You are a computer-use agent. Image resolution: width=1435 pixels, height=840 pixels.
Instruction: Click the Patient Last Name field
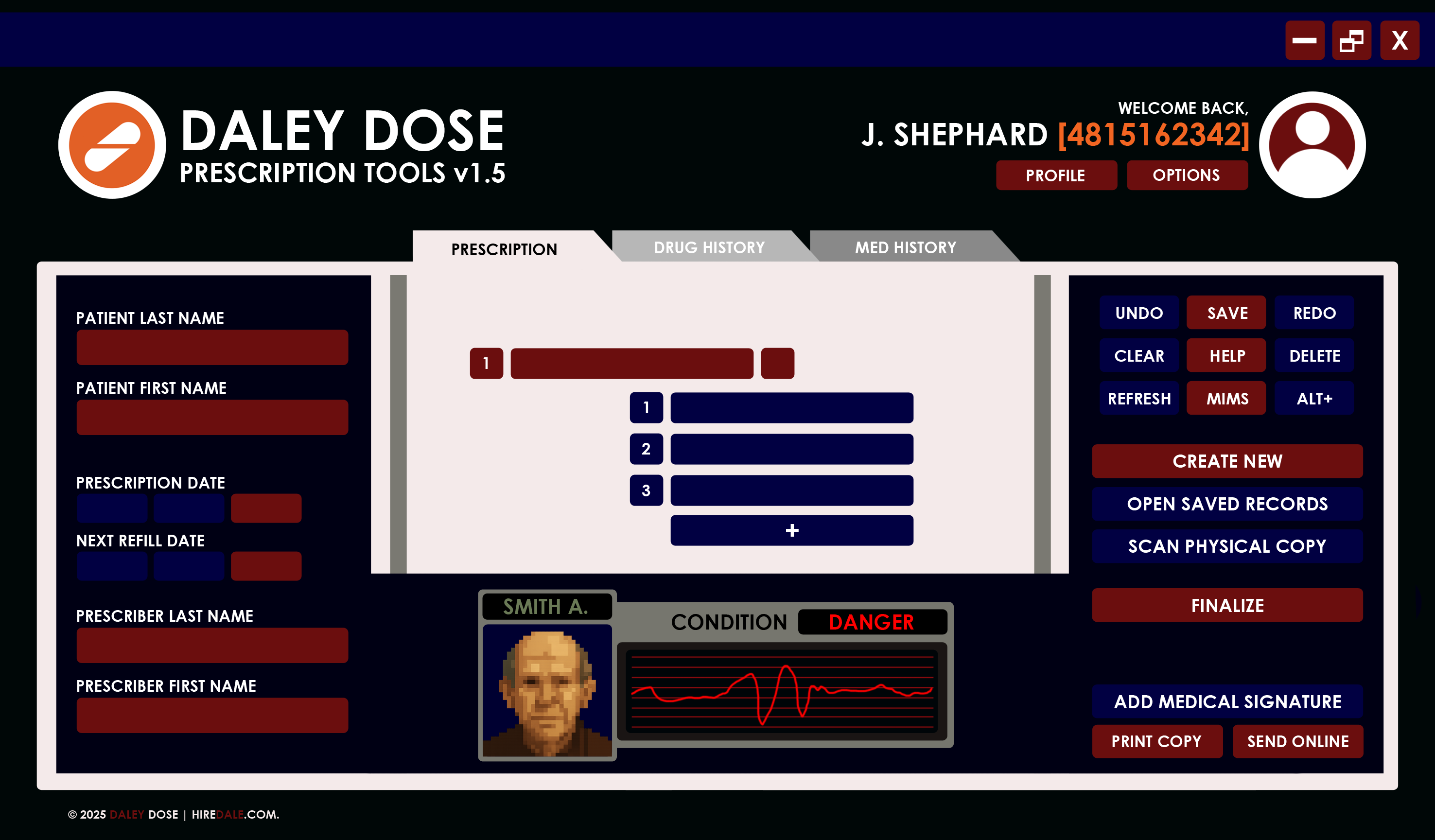[x=212, y=347]
